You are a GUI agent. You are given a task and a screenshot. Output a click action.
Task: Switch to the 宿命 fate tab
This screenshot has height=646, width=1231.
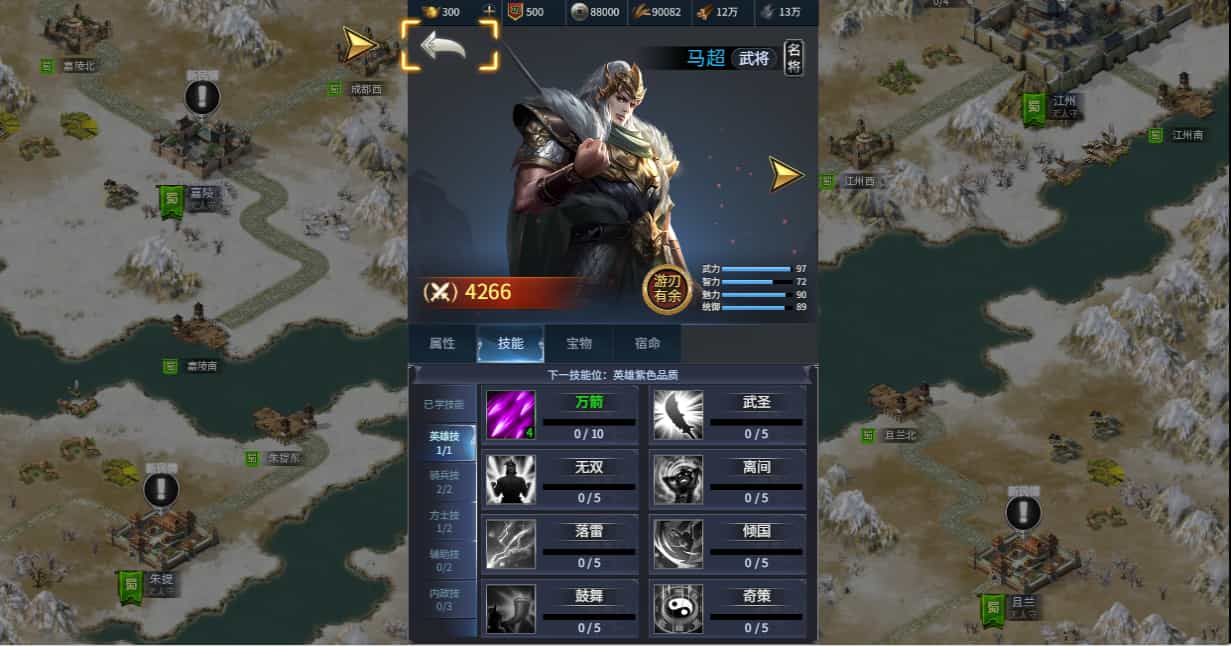coord(647,343)
